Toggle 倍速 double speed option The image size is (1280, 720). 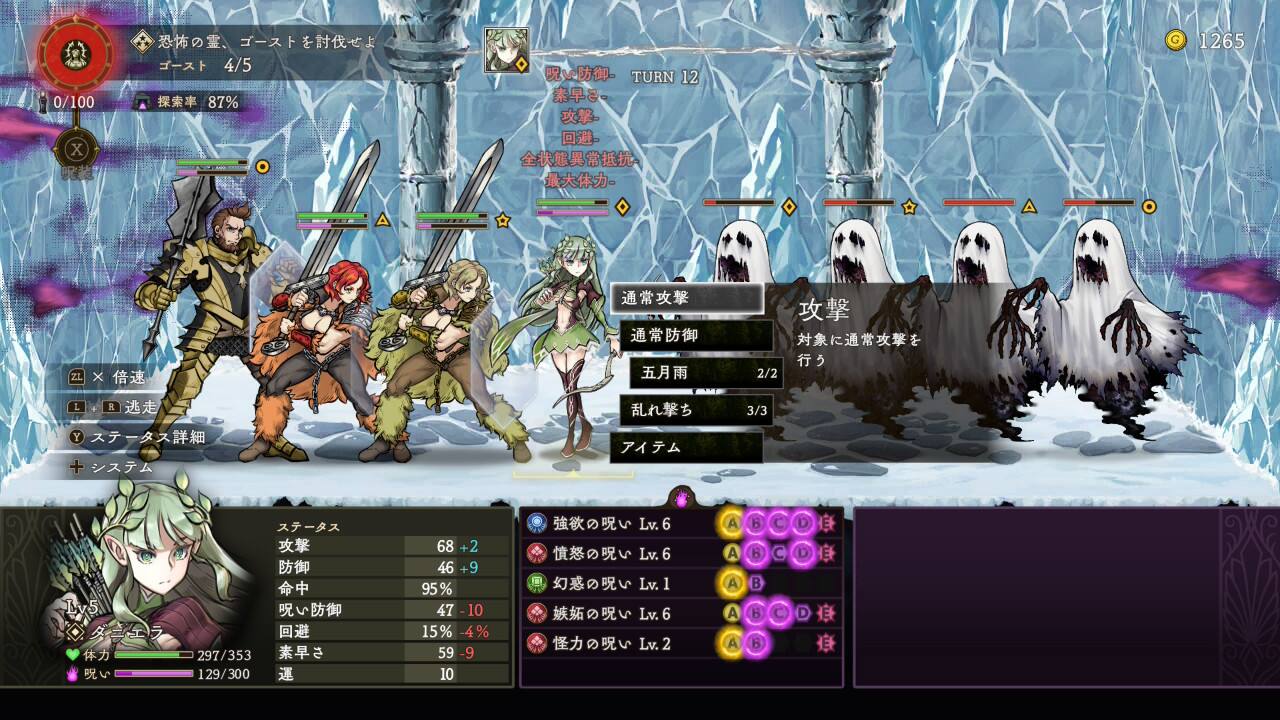pyautogui.click(x=112, y=377)
